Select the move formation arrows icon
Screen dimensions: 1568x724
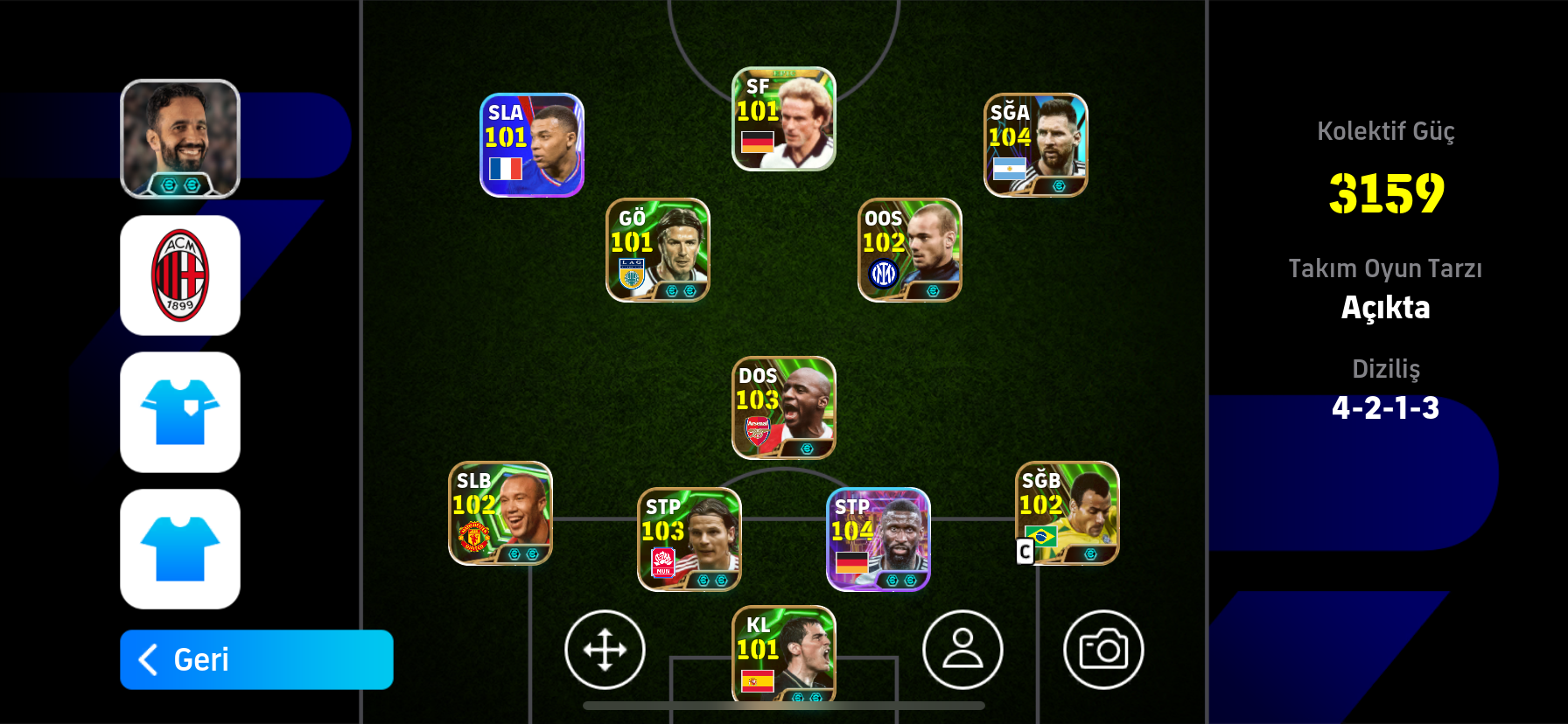pyautogui.click(x=605, y=651)
